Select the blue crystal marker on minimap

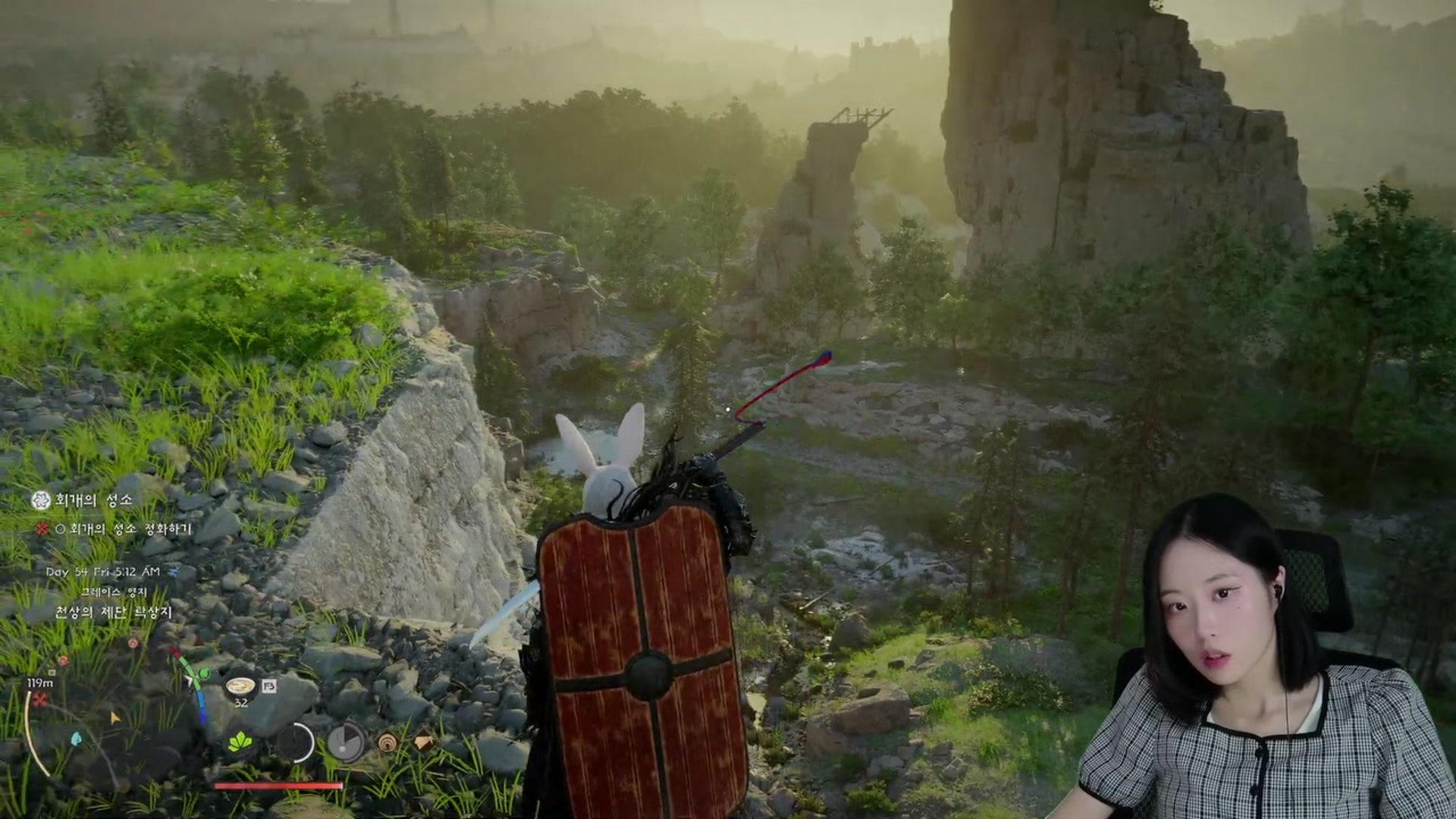click(77, 738)
